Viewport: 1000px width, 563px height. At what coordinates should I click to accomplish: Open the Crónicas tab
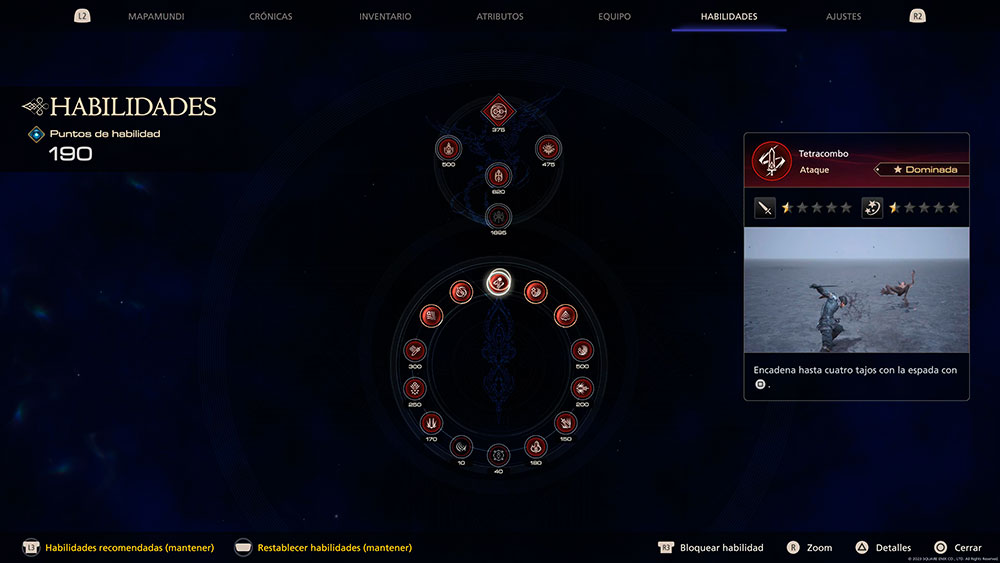click(271, 17)
